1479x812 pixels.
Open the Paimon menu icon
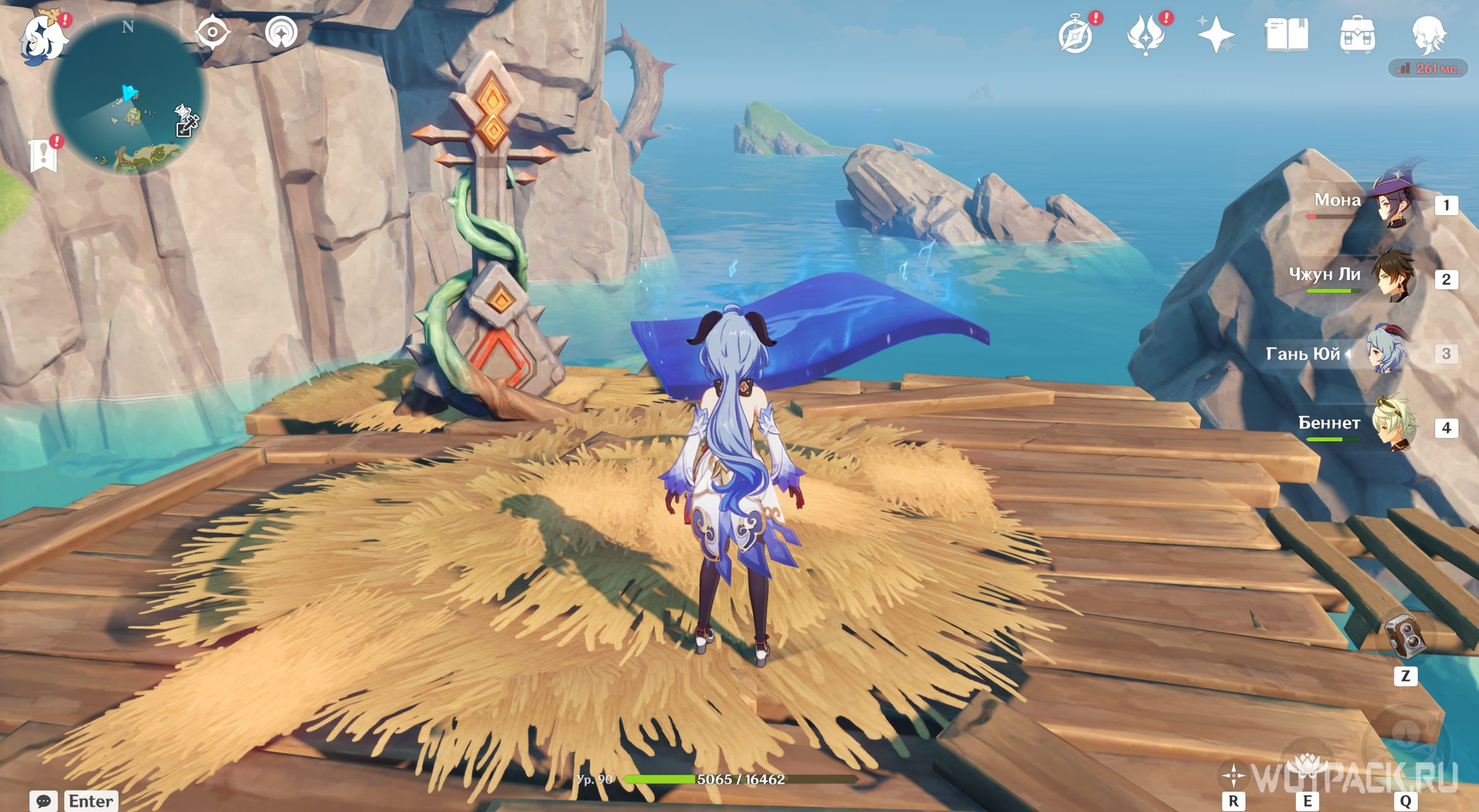tap(43, 38)
